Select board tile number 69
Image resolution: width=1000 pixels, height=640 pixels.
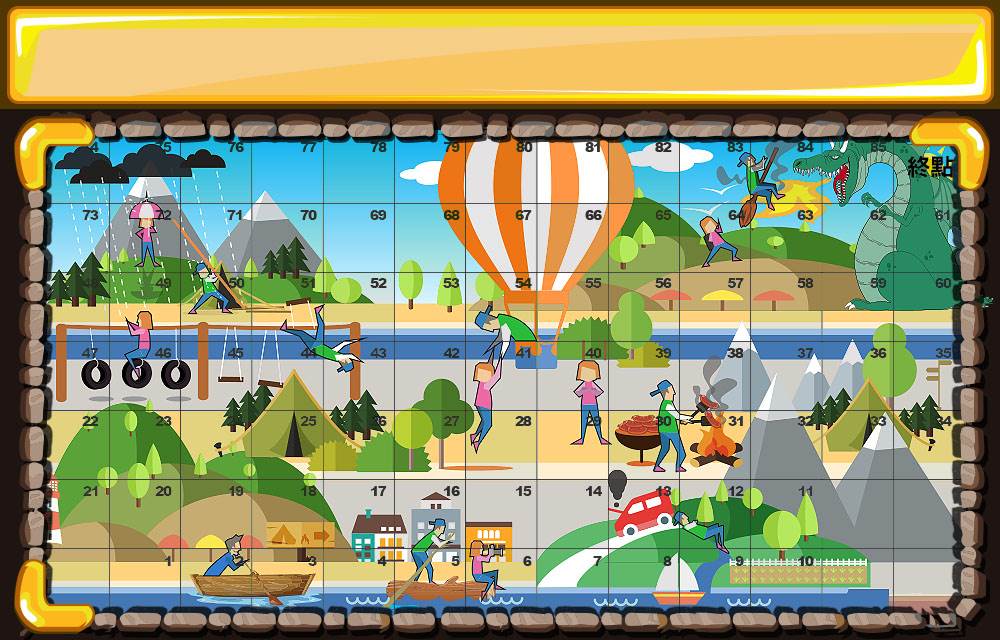[x=378, y=215]
